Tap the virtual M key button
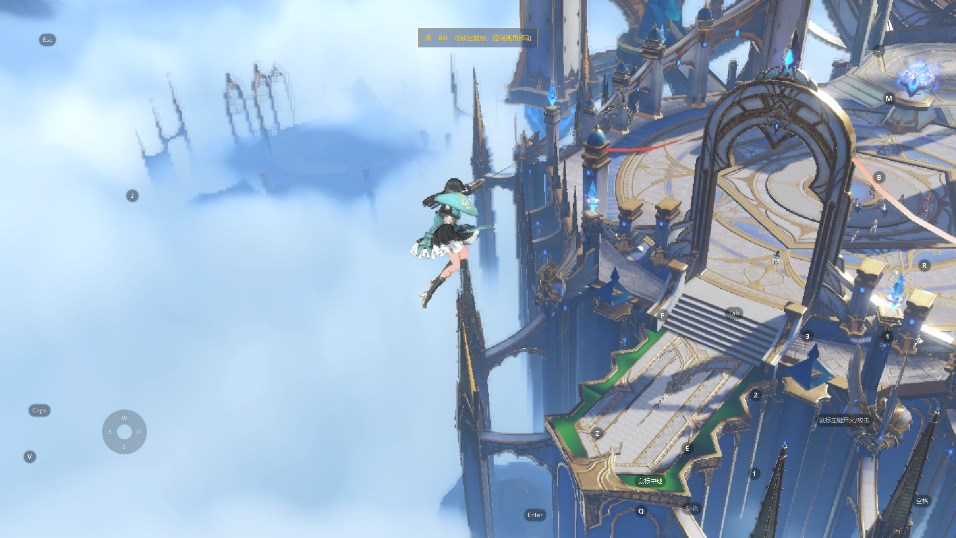 pyautogui.click(x=889, y=99)
